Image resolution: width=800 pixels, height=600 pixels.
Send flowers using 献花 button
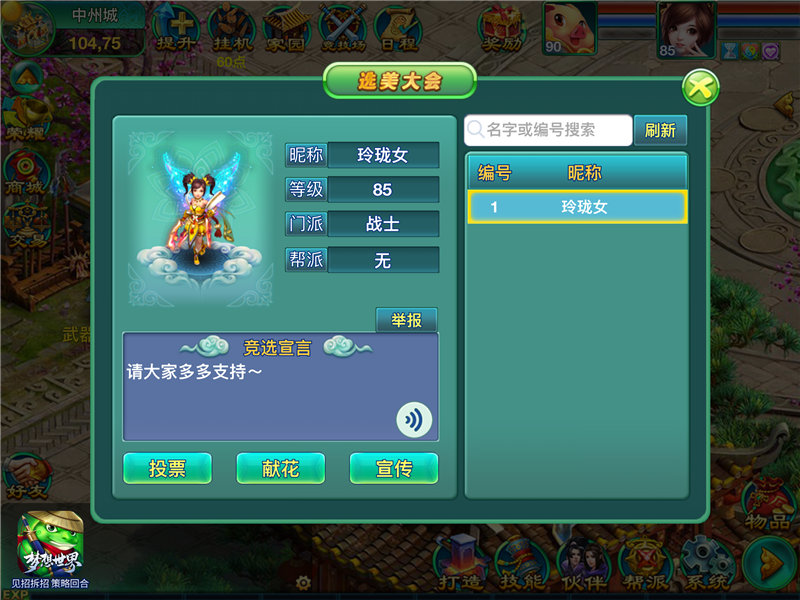pyautogui.click(x=281, y=468)
